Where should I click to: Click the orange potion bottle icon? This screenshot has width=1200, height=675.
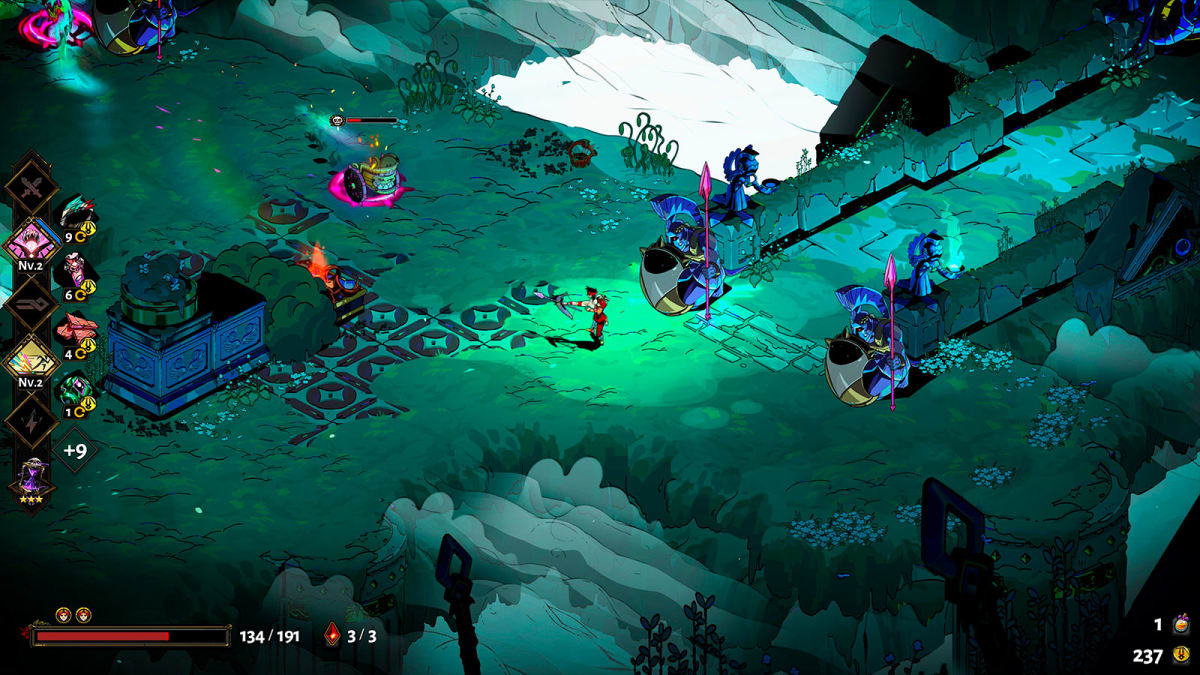pos(1181,625)
